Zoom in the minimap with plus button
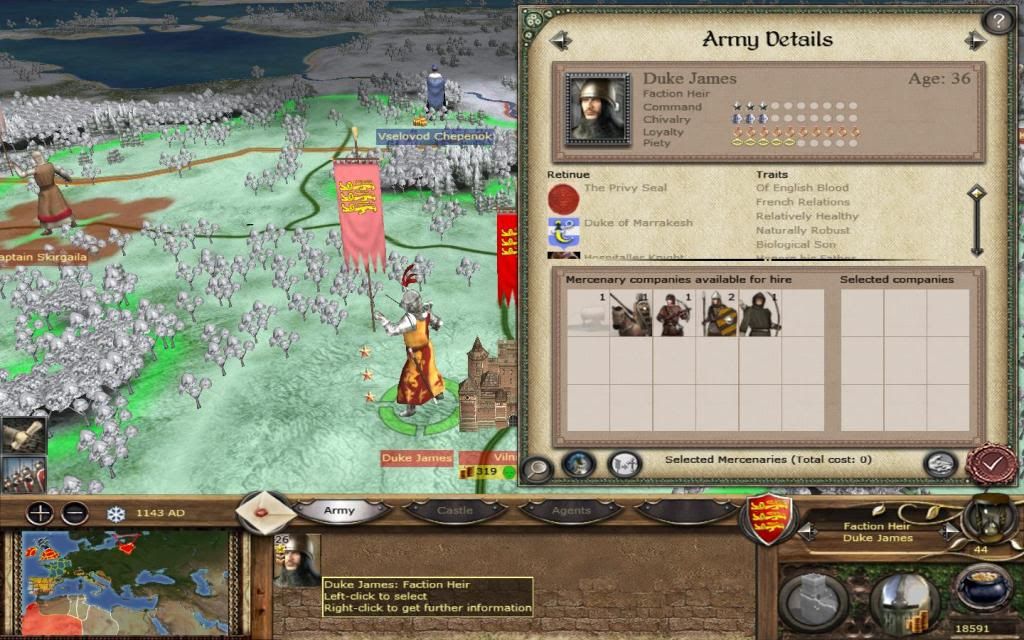Screen dimensions: 1024x640 coord(40,514)
